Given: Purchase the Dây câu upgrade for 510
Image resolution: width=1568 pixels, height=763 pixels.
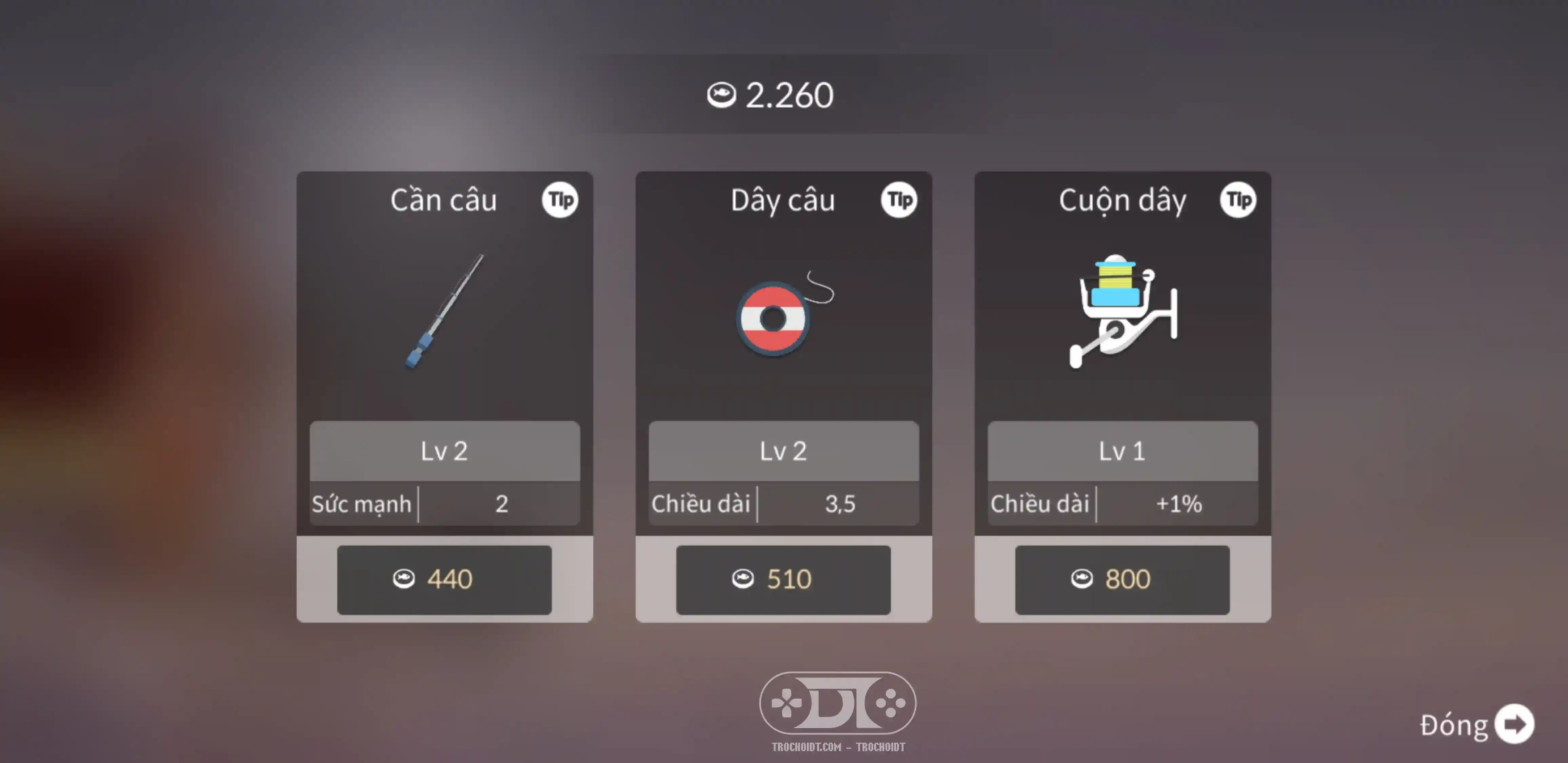Looking at the screenshot, I should [x=783, y=579].
